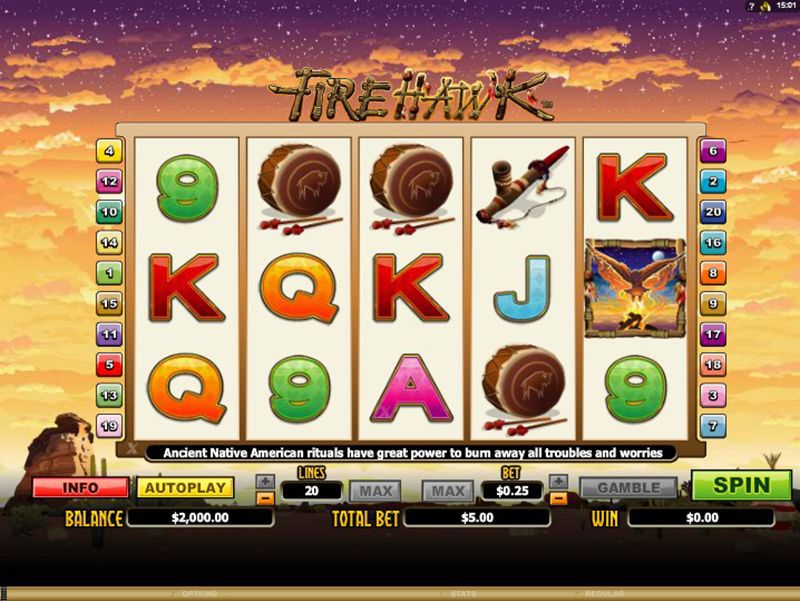Screen dimensions: 800x601
Task: Highlight payline marker number 1
Action: 108,273
